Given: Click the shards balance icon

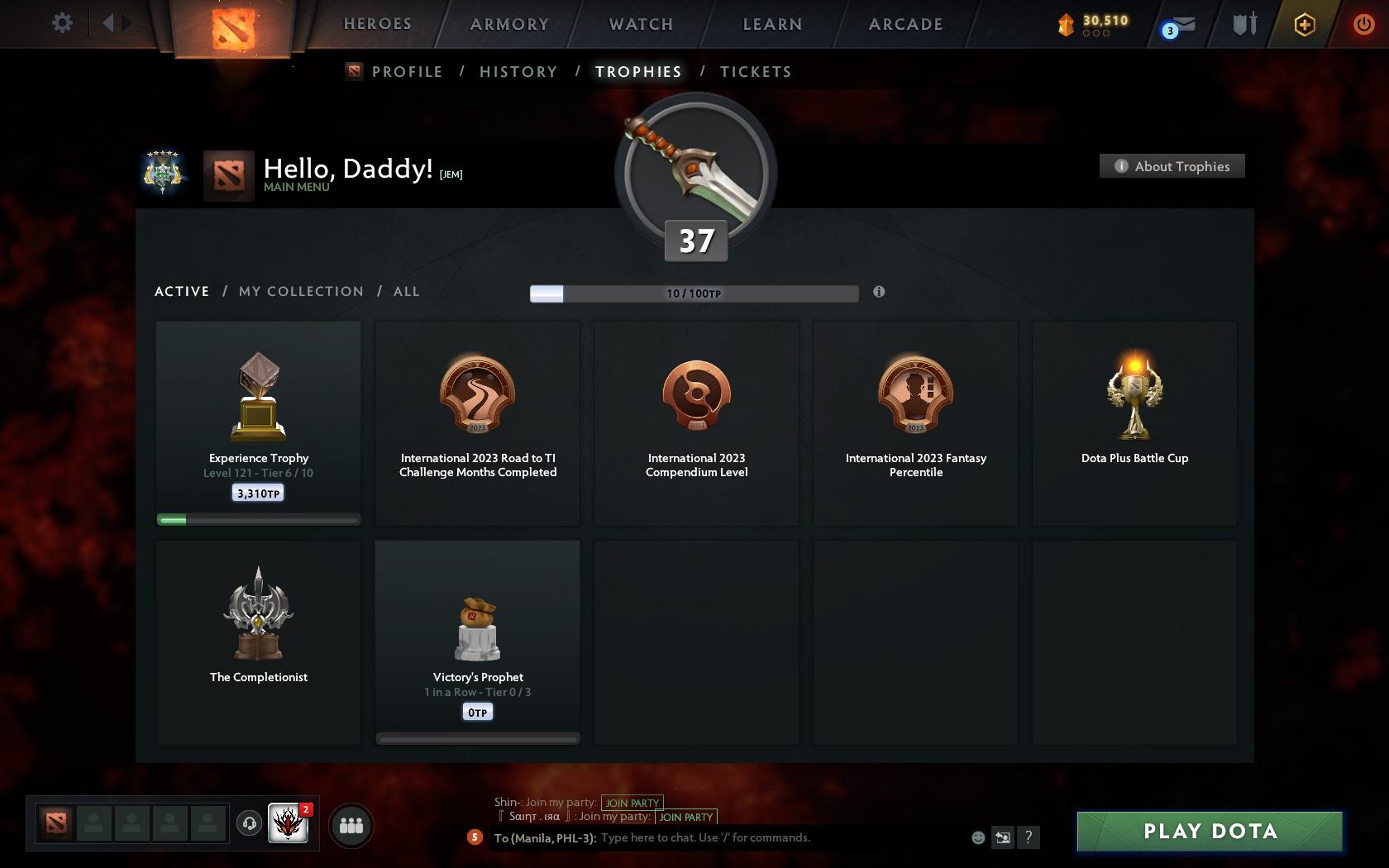Looking at the screenshot, I should [x=1065, y=25].
